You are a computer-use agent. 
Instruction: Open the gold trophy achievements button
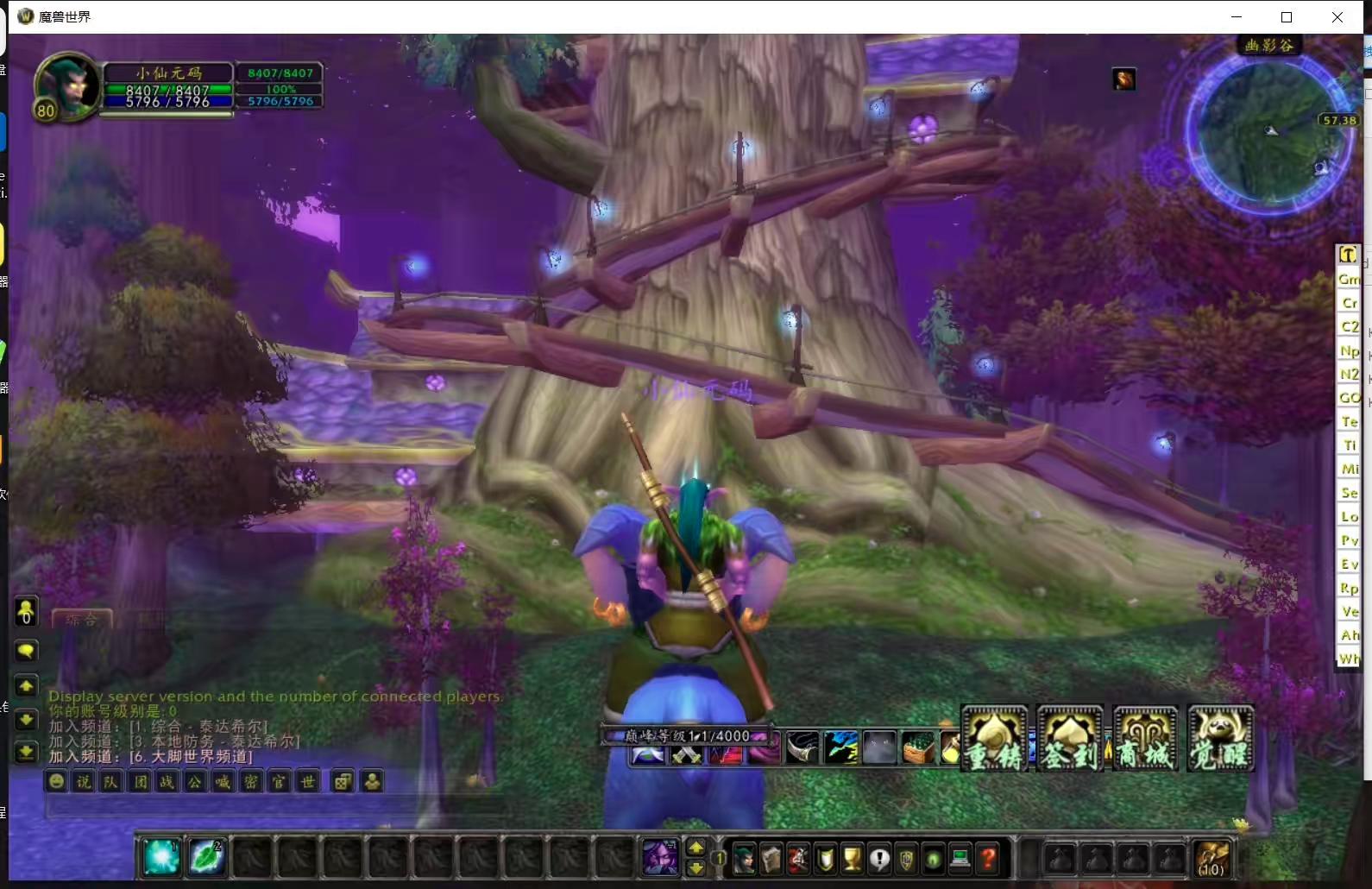(x=852, y=859)
